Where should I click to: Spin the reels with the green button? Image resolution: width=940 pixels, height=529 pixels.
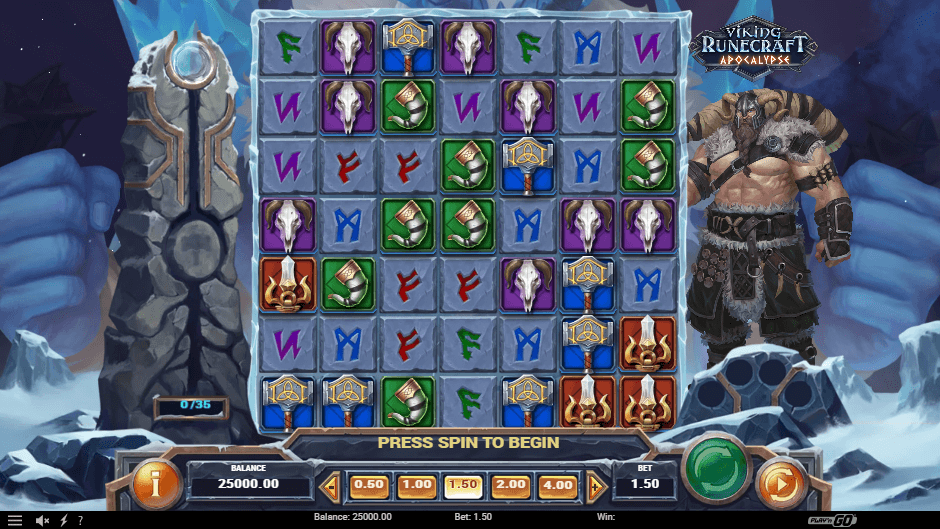[x=716, y=465]
